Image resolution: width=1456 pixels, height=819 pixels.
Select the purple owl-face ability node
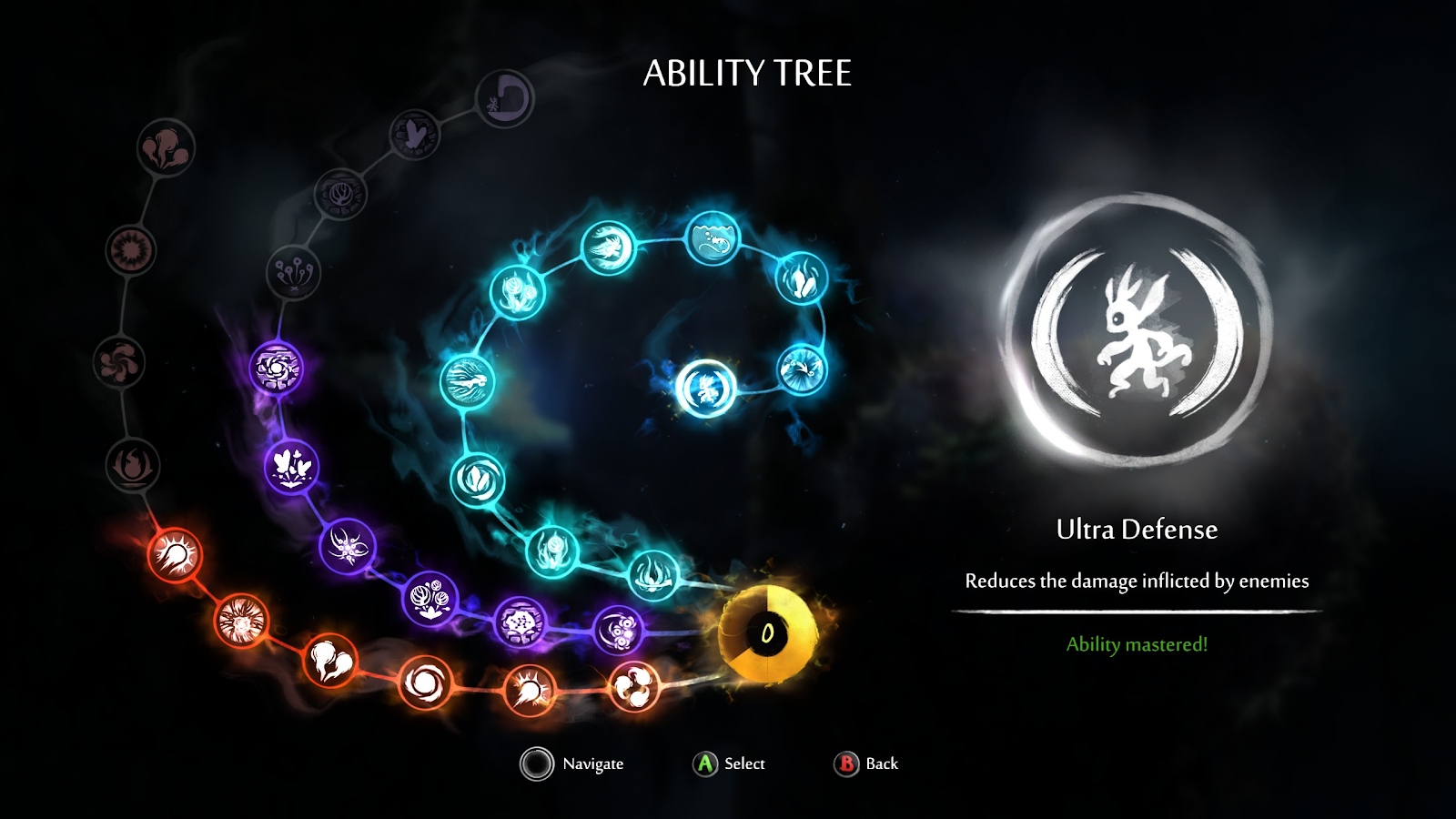pos(619,628)
